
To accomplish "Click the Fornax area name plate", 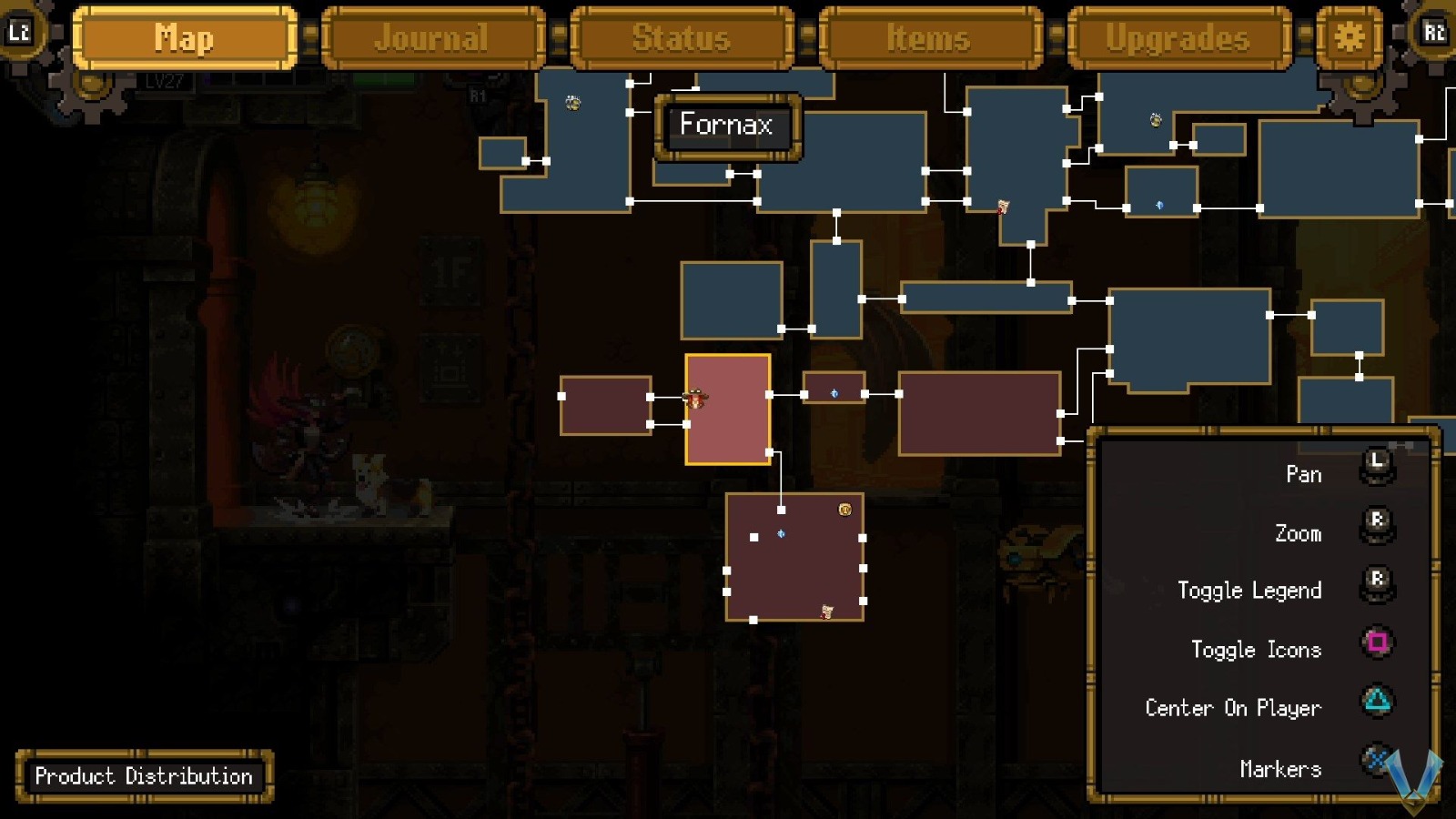I will (726, 126).
